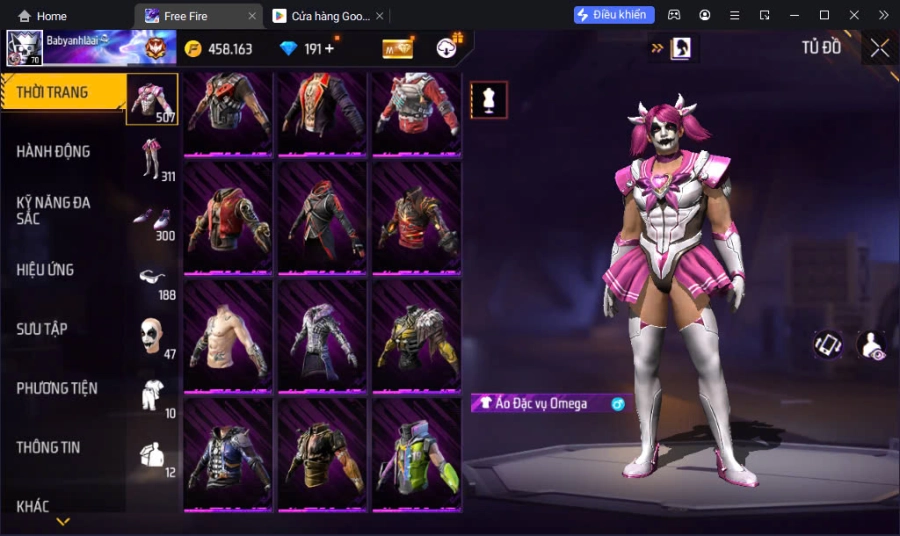Select the shirtless tattooed torso item
The height and width of the screenshot is (536, 900).
coord(228,335)
